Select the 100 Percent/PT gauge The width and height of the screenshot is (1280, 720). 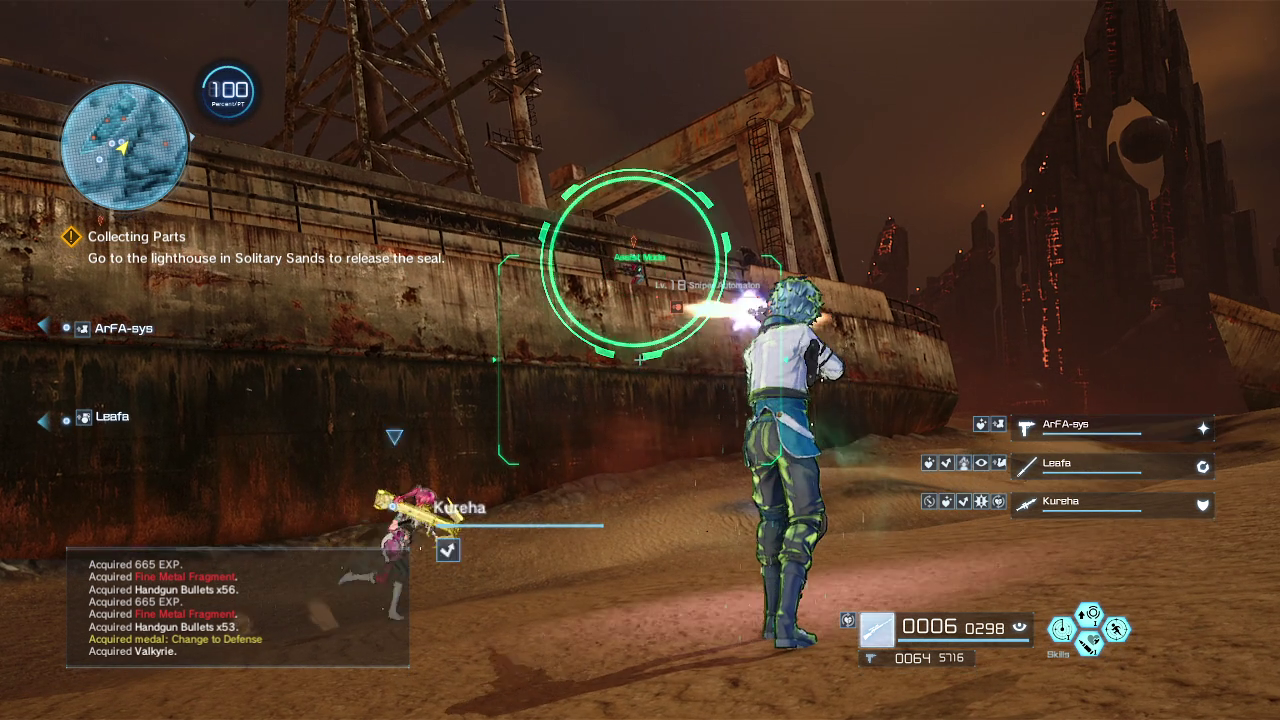pos(228,93)
